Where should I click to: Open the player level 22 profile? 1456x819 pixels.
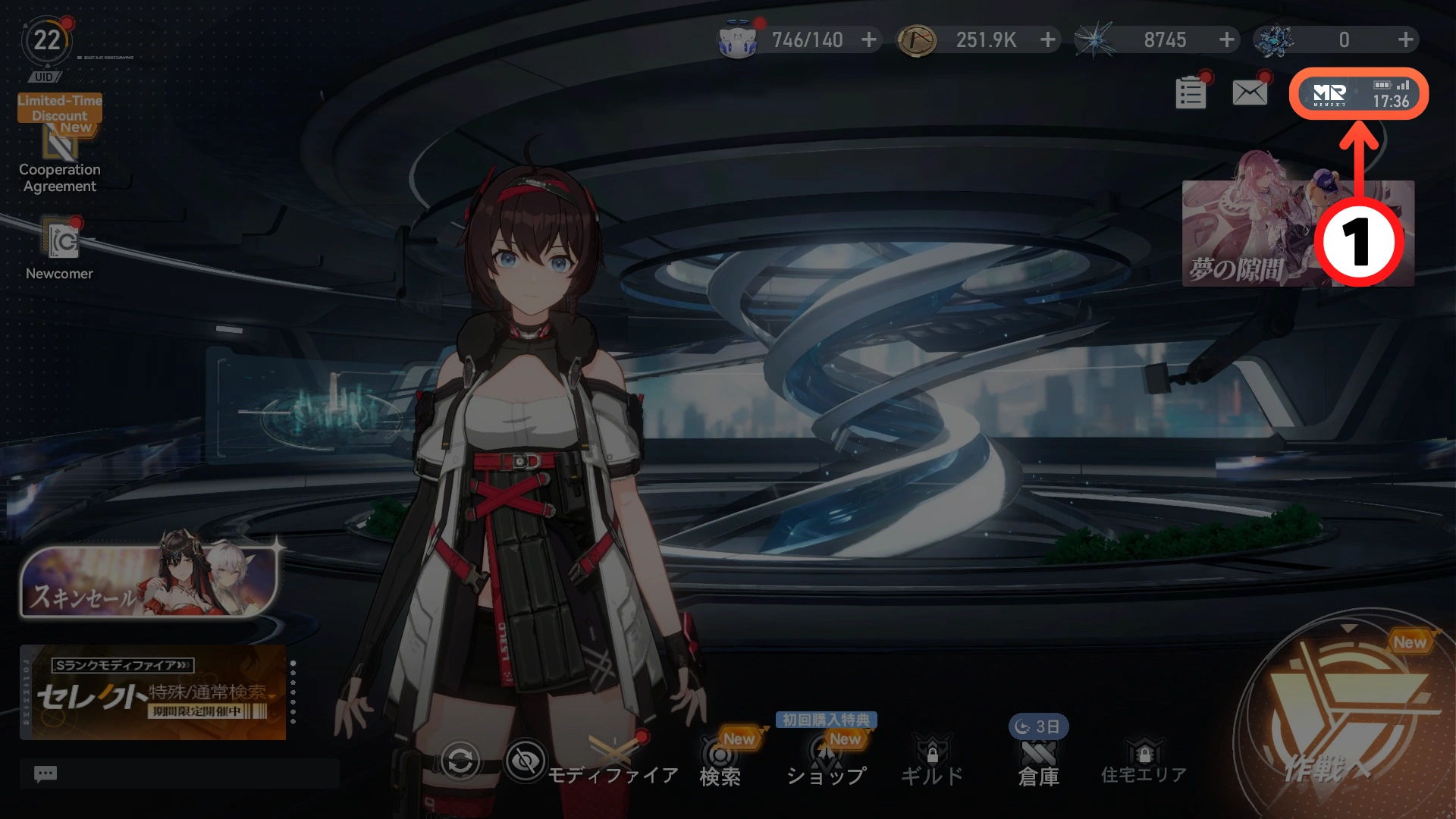(46, 41)
